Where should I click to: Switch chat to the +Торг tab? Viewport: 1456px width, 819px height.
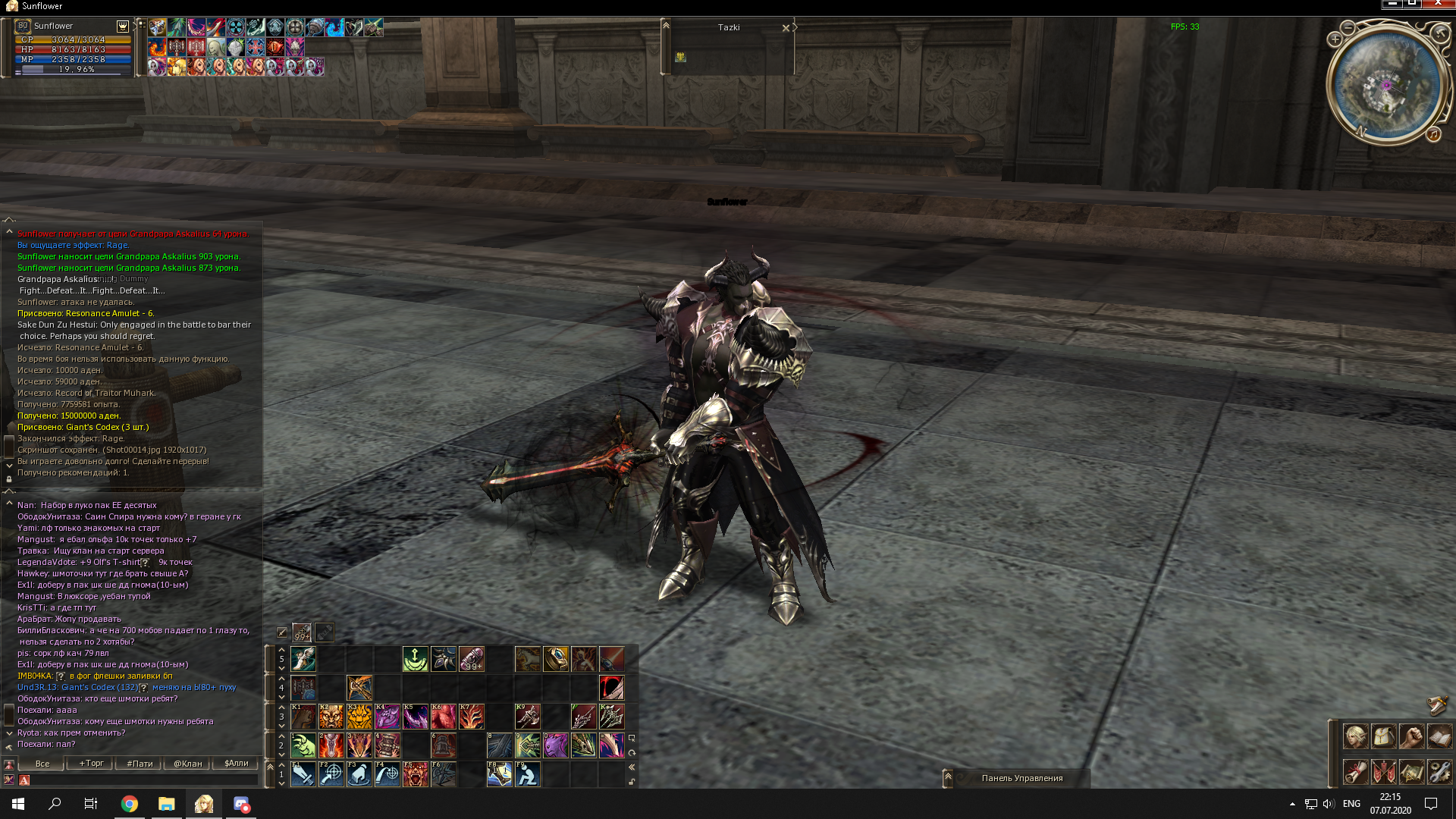[x=91, y=764]
